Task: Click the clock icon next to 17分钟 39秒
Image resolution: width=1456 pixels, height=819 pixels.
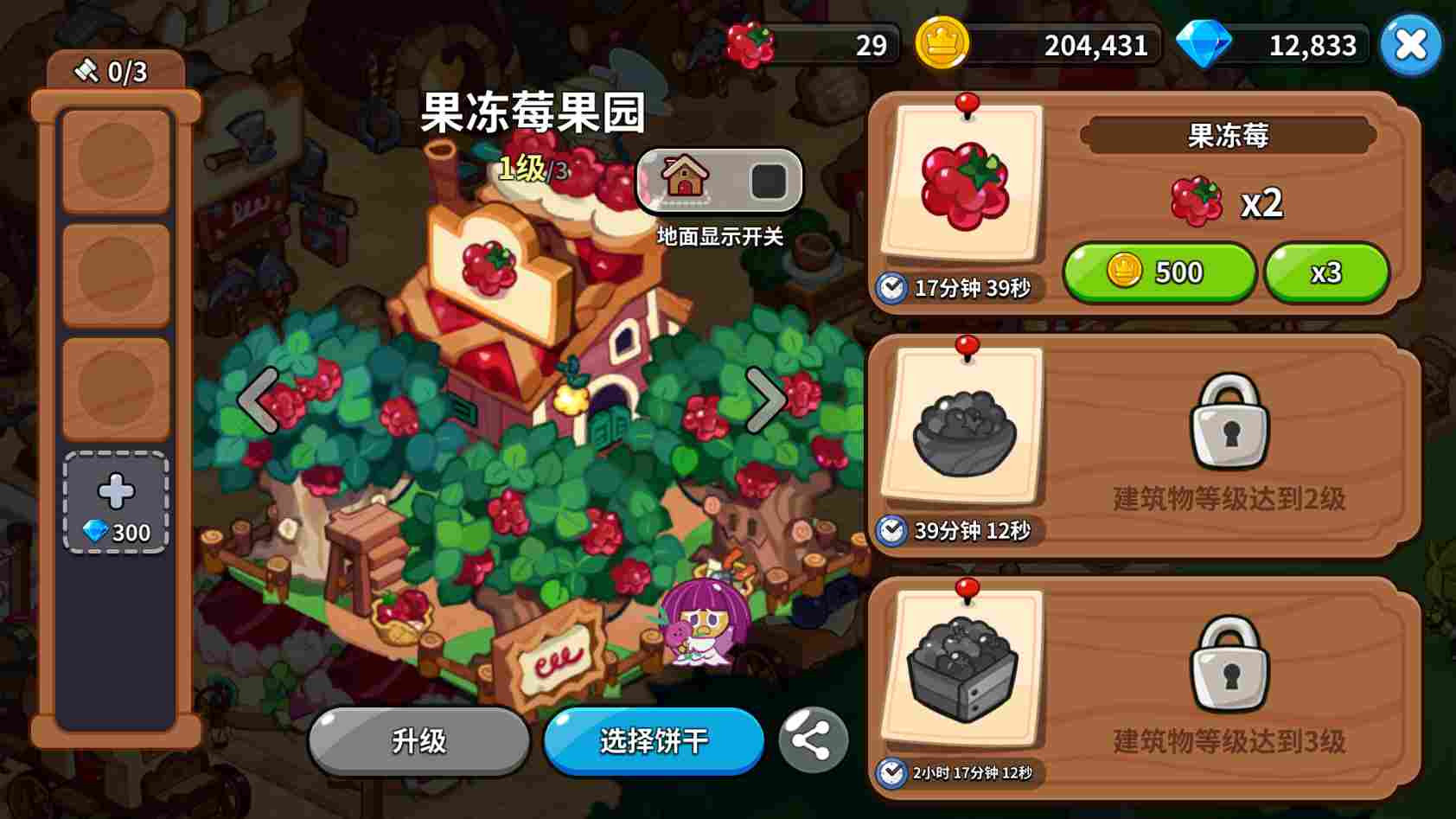Action: (890, 285)
